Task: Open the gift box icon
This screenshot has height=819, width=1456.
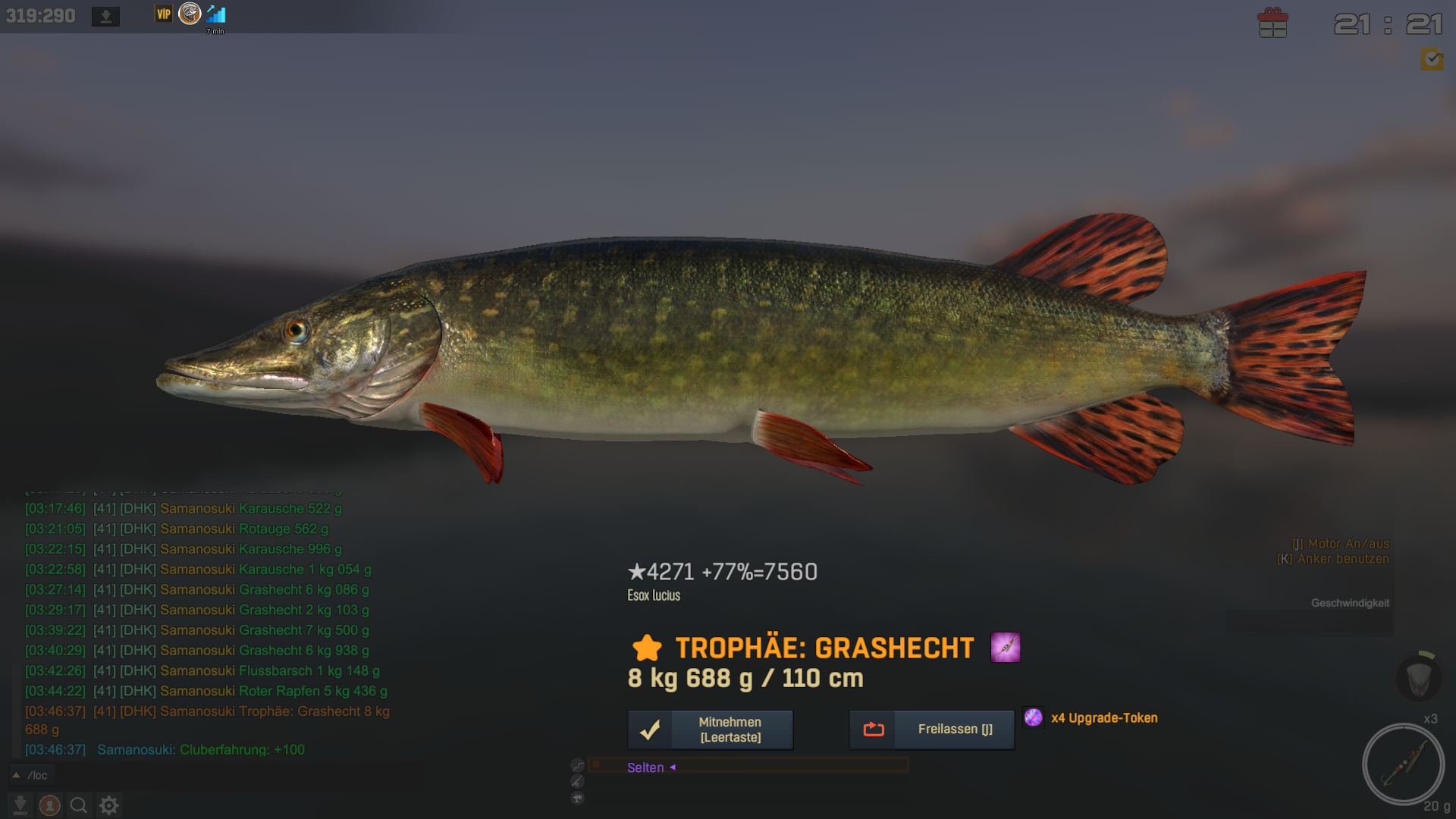Action: [x=1272, y=23]
